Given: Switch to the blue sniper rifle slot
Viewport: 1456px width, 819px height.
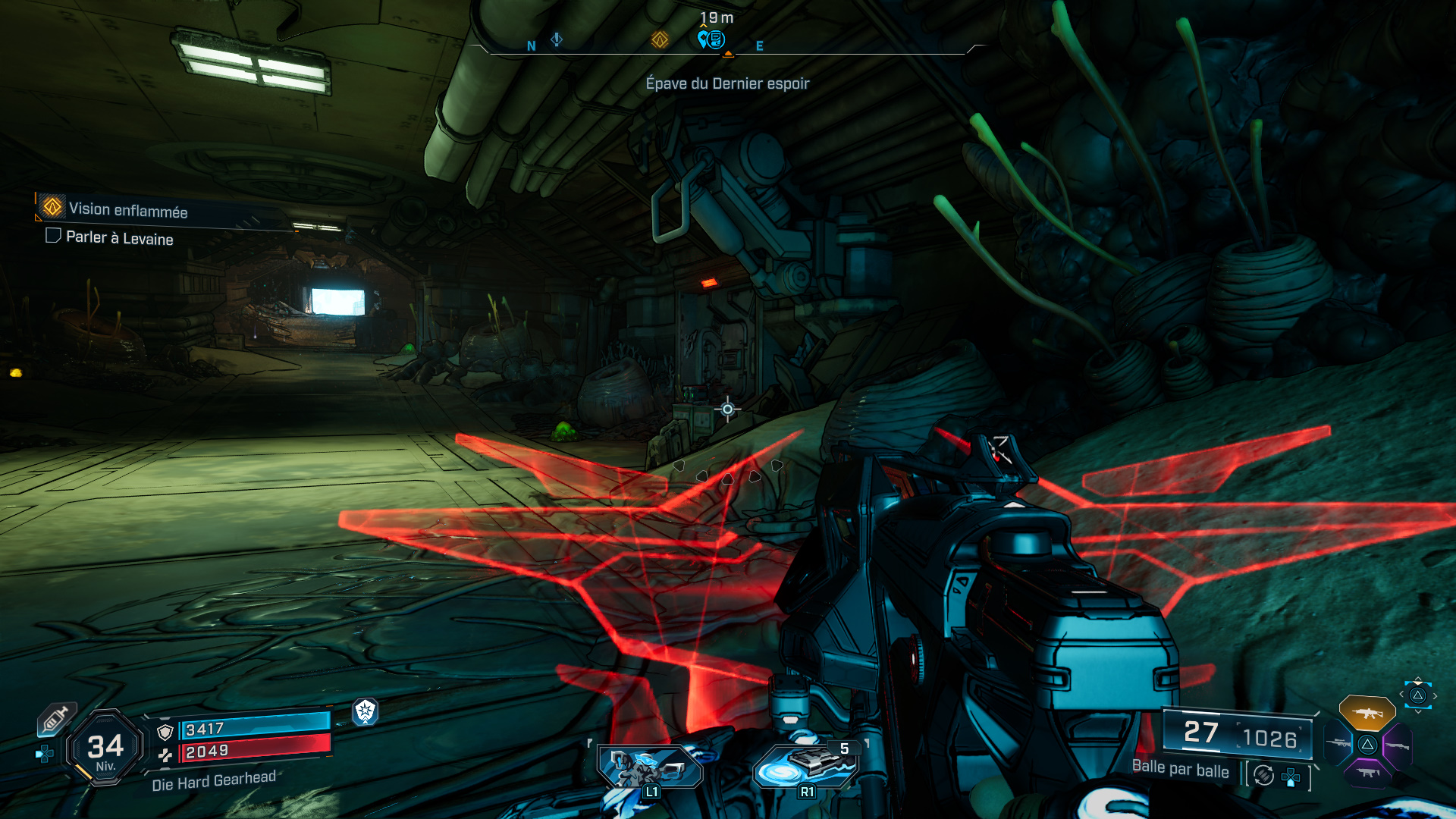Looking at the screenshot, I should (1339, 743).
